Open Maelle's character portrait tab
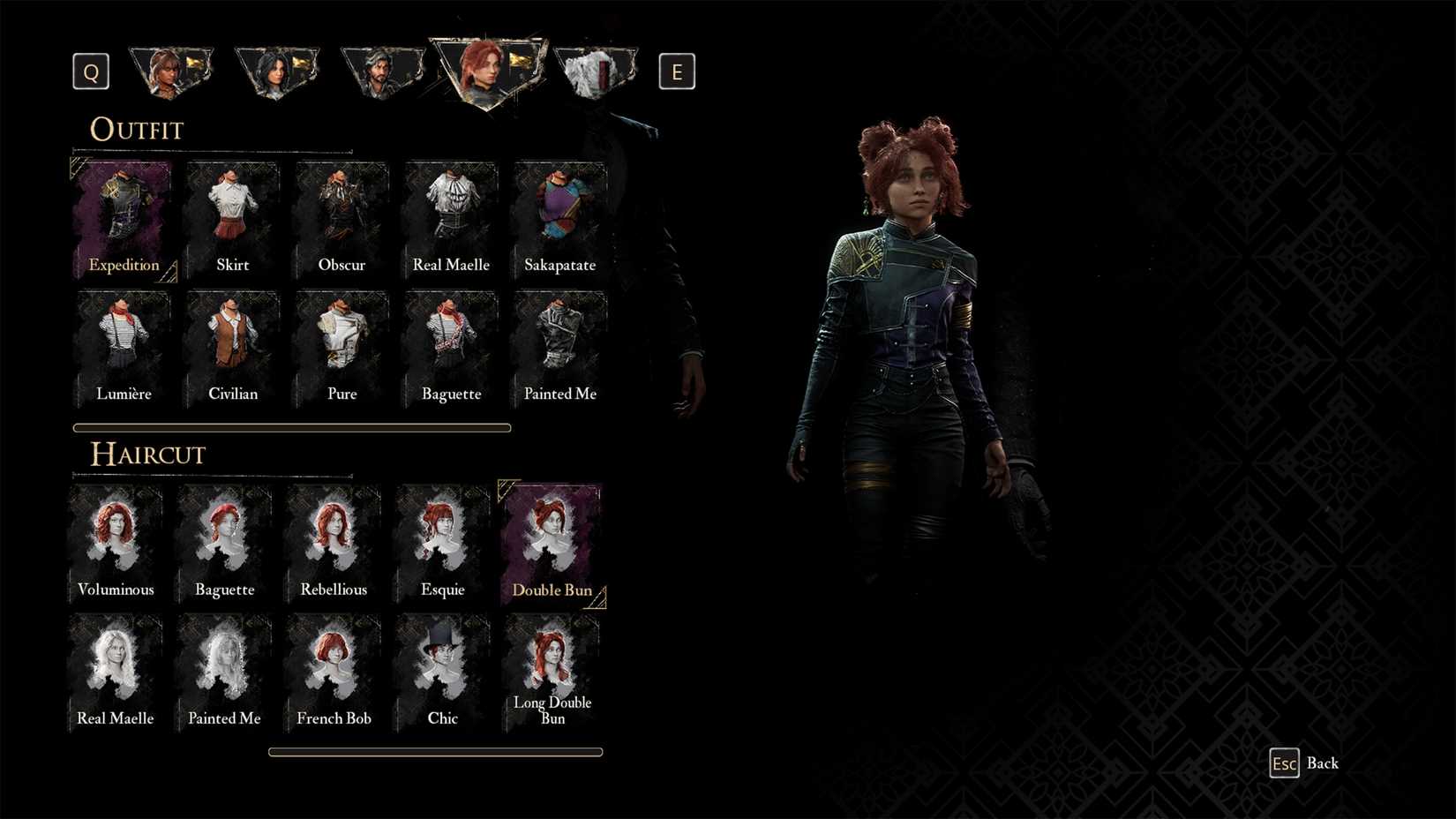The height and width of the screenshot is (819, 1456). (x=488, y=71)
